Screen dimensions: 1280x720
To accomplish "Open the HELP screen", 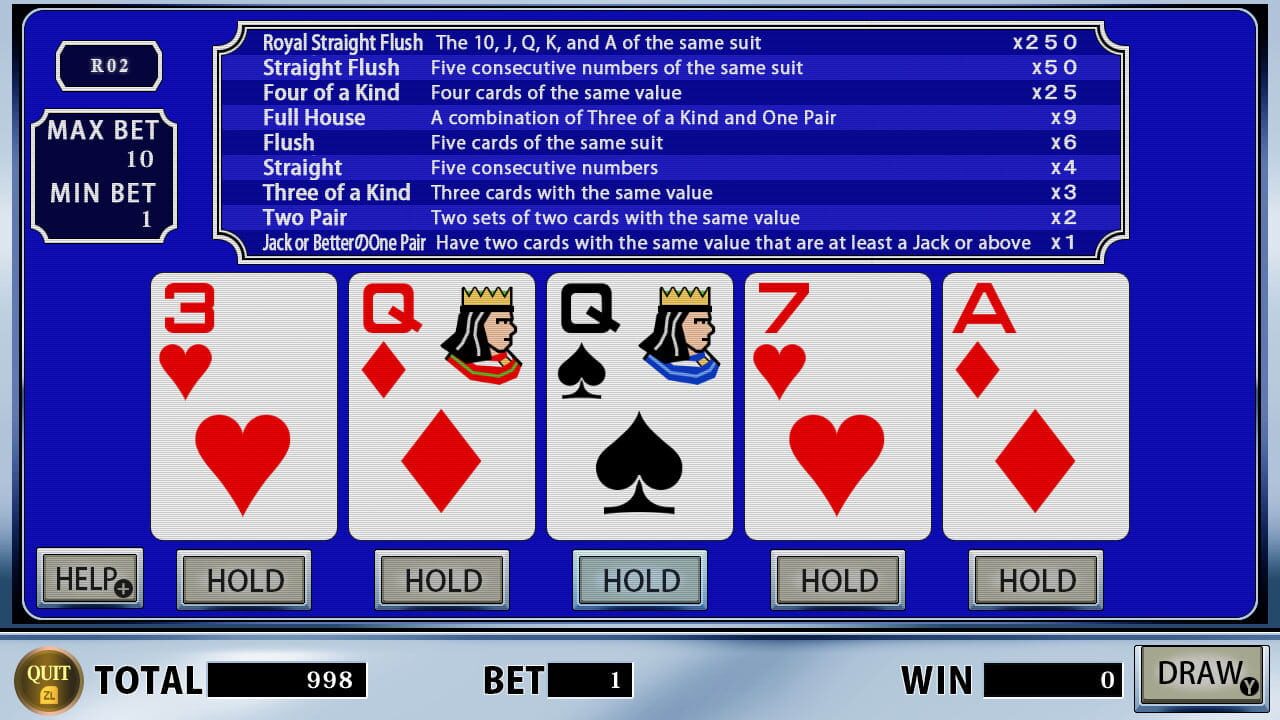I will coord(89,578).
